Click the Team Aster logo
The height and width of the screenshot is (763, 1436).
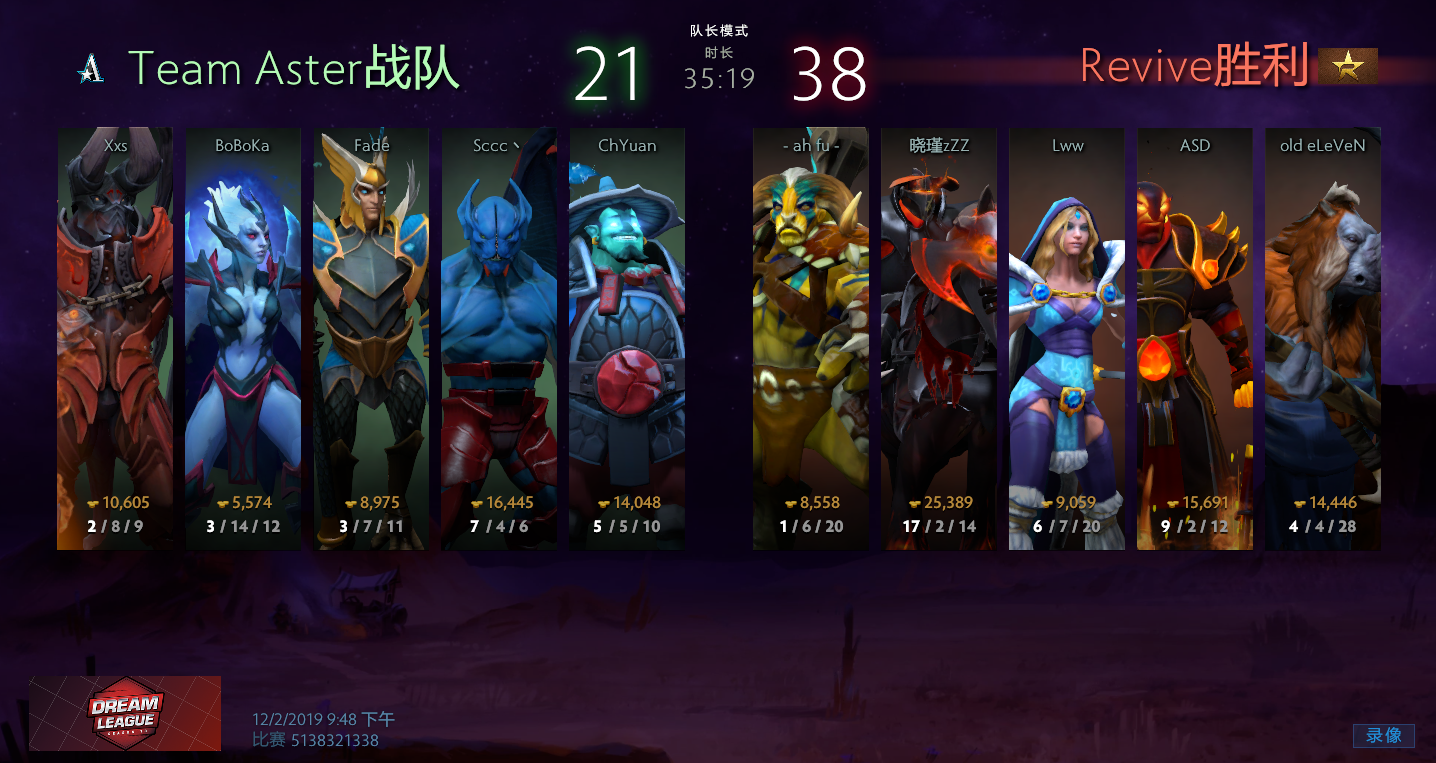pyautogui.click(x=91, y=68)
